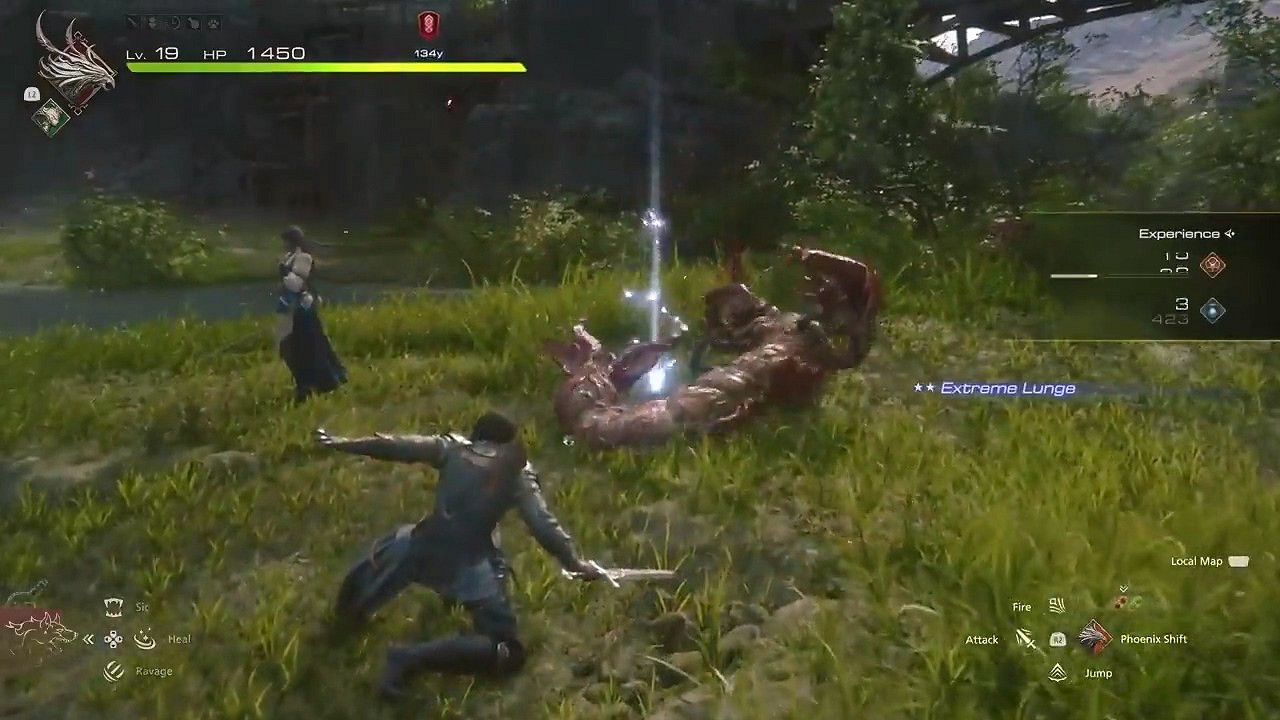Screen dimensions: 1280x720
Task: Activate the Ravage ability icon
Action: (x=113, y=672)
